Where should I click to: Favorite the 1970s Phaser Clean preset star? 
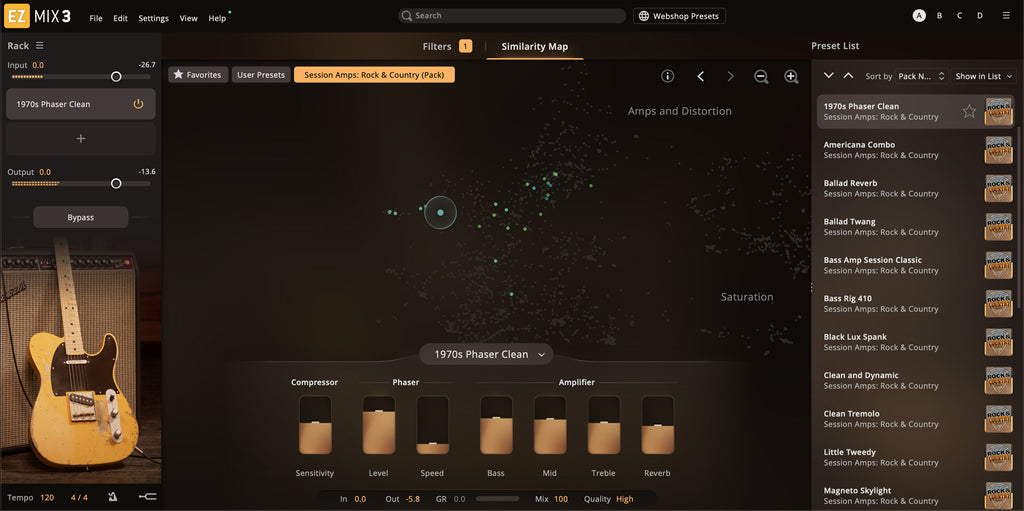click(x=969, y=111)
